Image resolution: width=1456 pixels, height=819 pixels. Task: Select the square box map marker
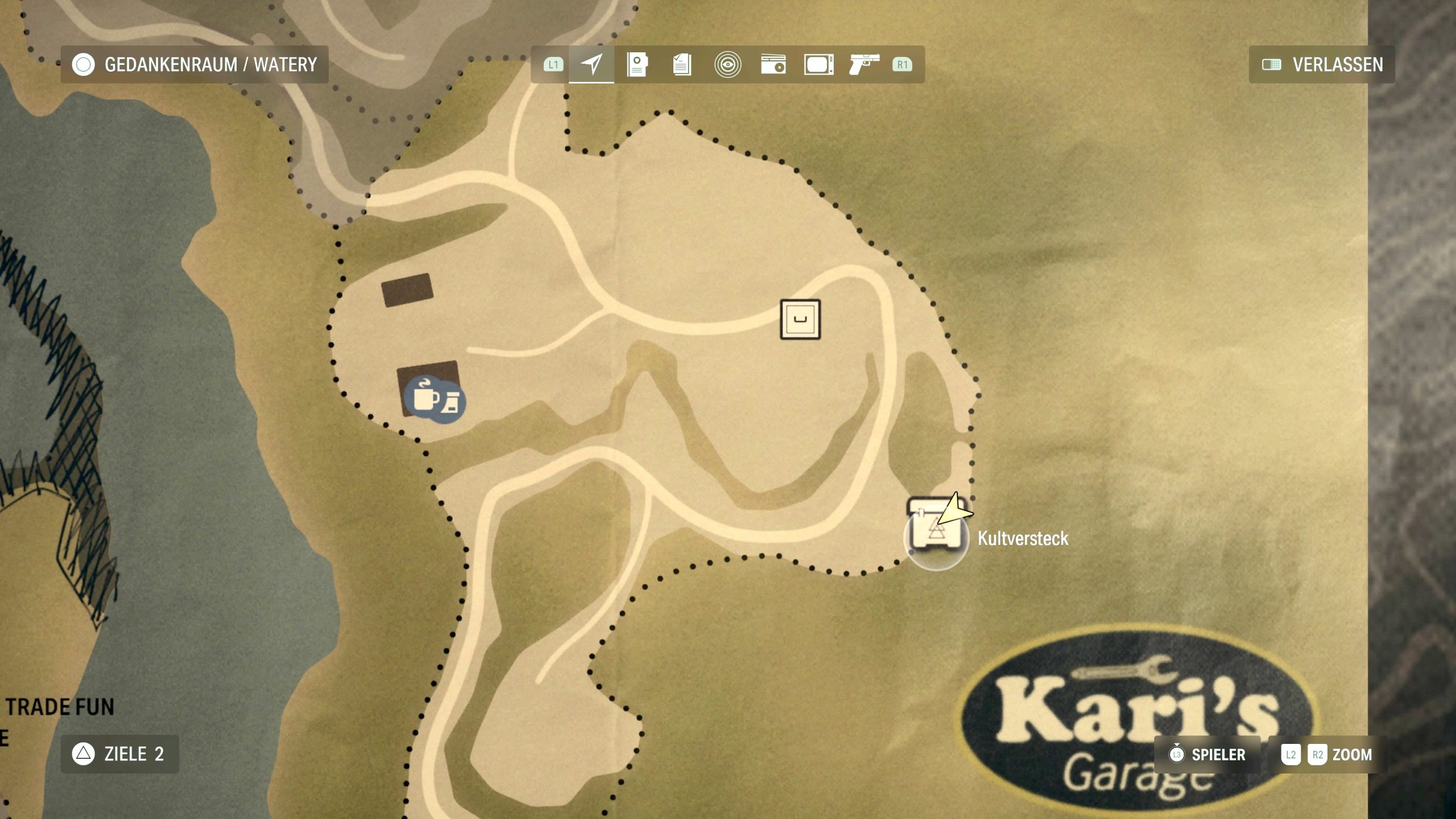(800, 320)
